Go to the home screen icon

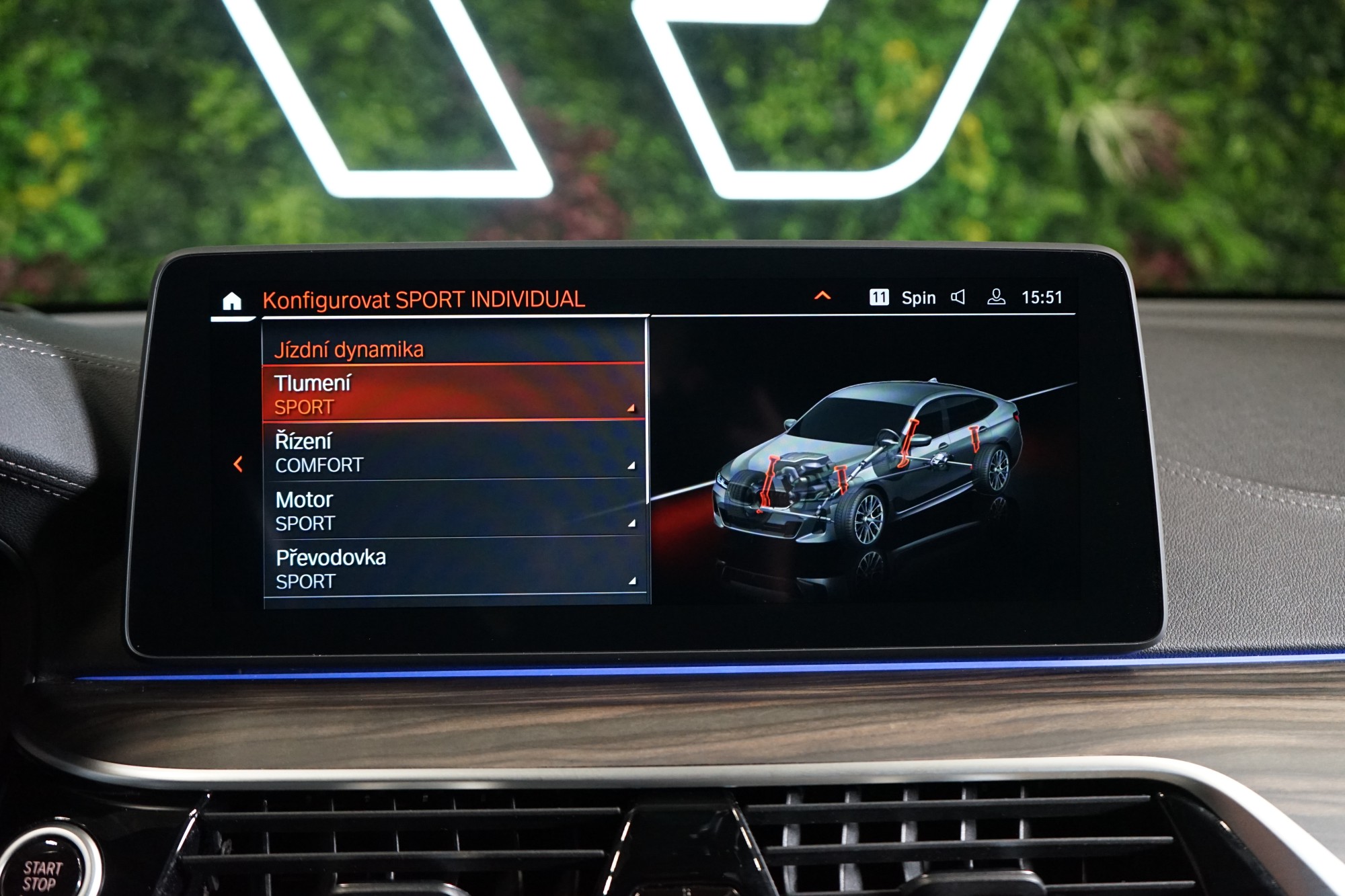(232, 301)
